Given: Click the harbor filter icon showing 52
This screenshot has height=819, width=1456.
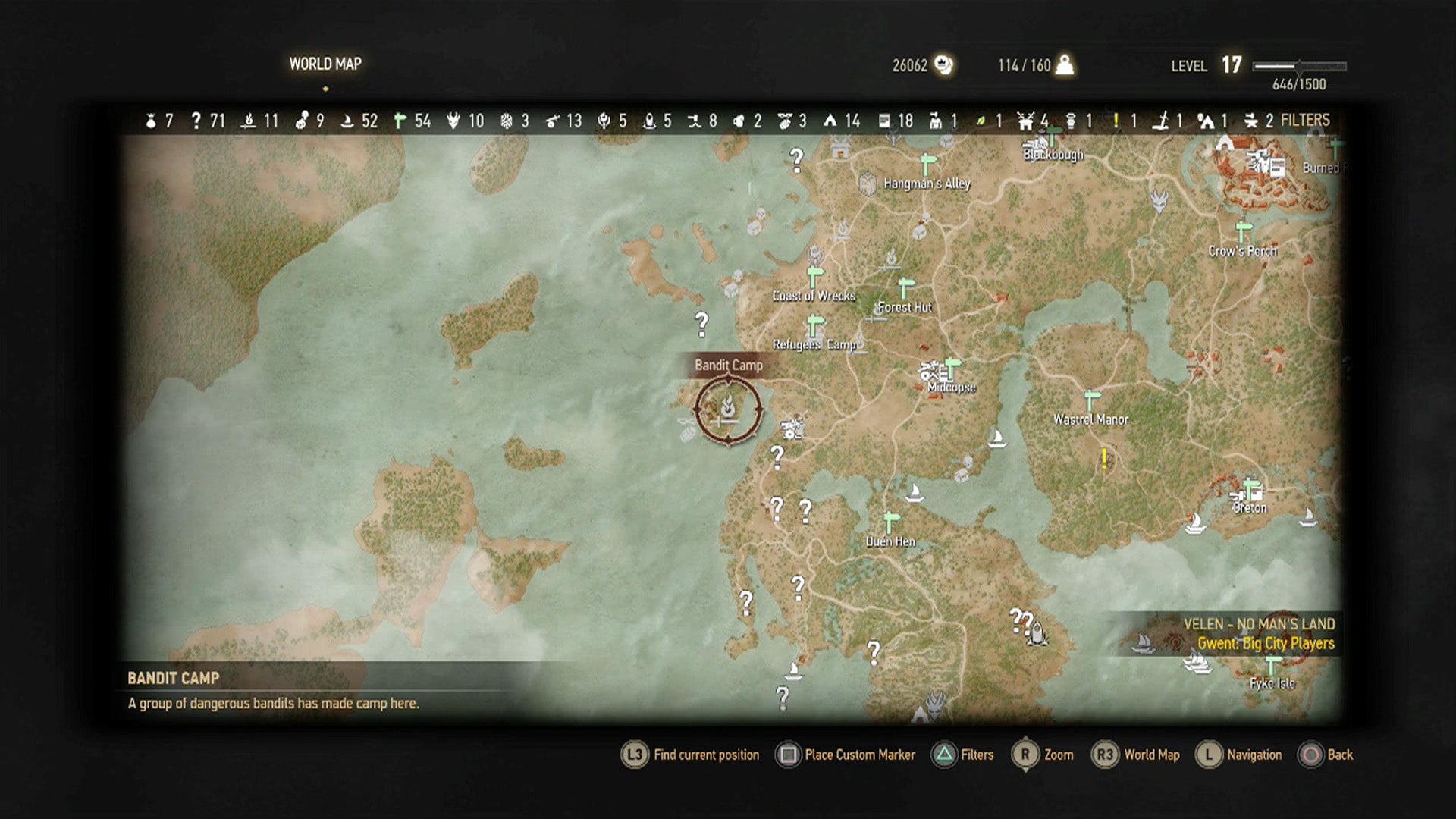Looking at the screenshot, I should [346, 120].
